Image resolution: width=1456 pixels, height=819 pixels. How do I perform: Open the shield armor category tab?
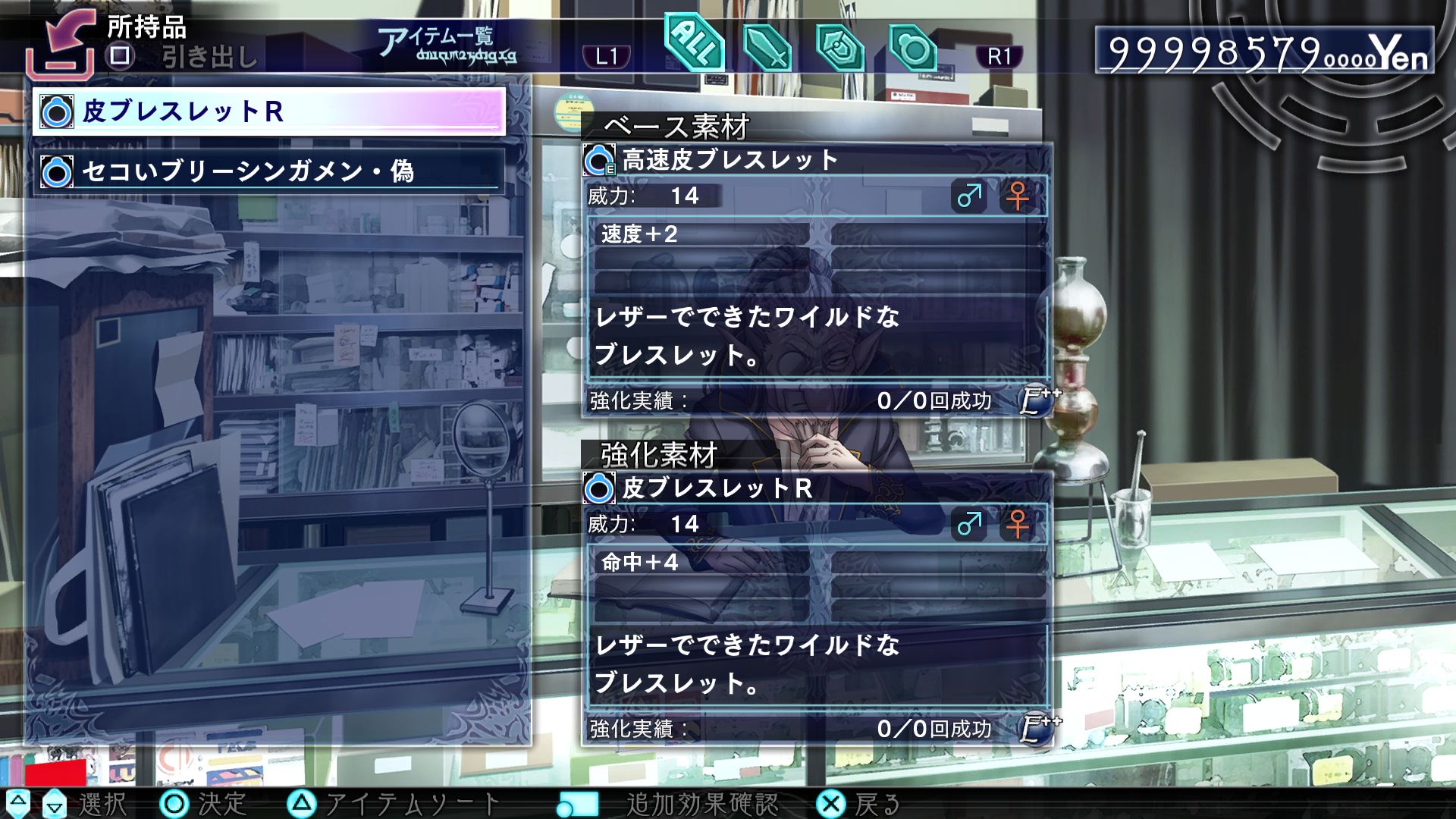[x=839, y=49]
